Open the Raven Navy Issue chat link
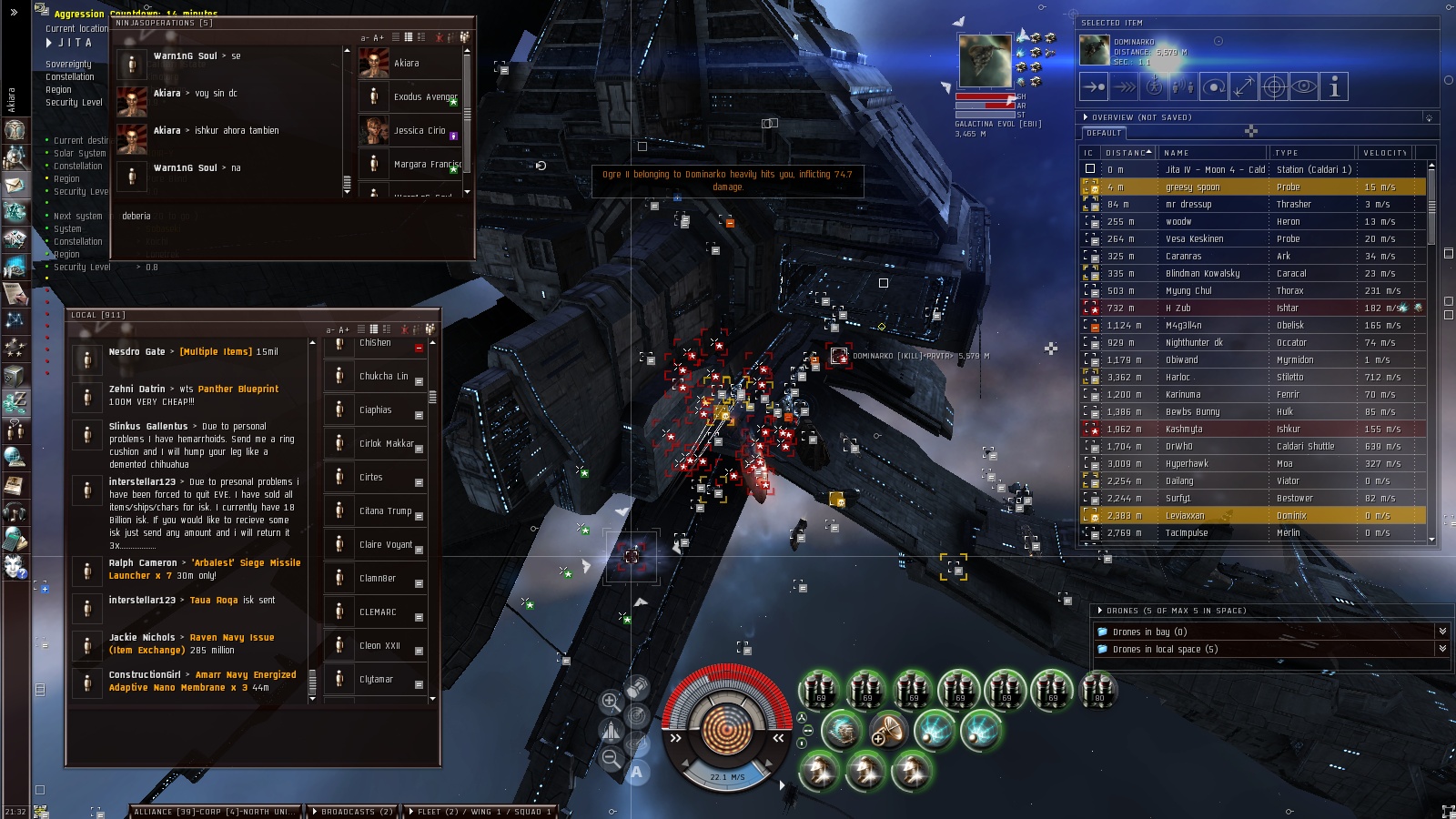The image size is (1456, 819). [231, 638]
